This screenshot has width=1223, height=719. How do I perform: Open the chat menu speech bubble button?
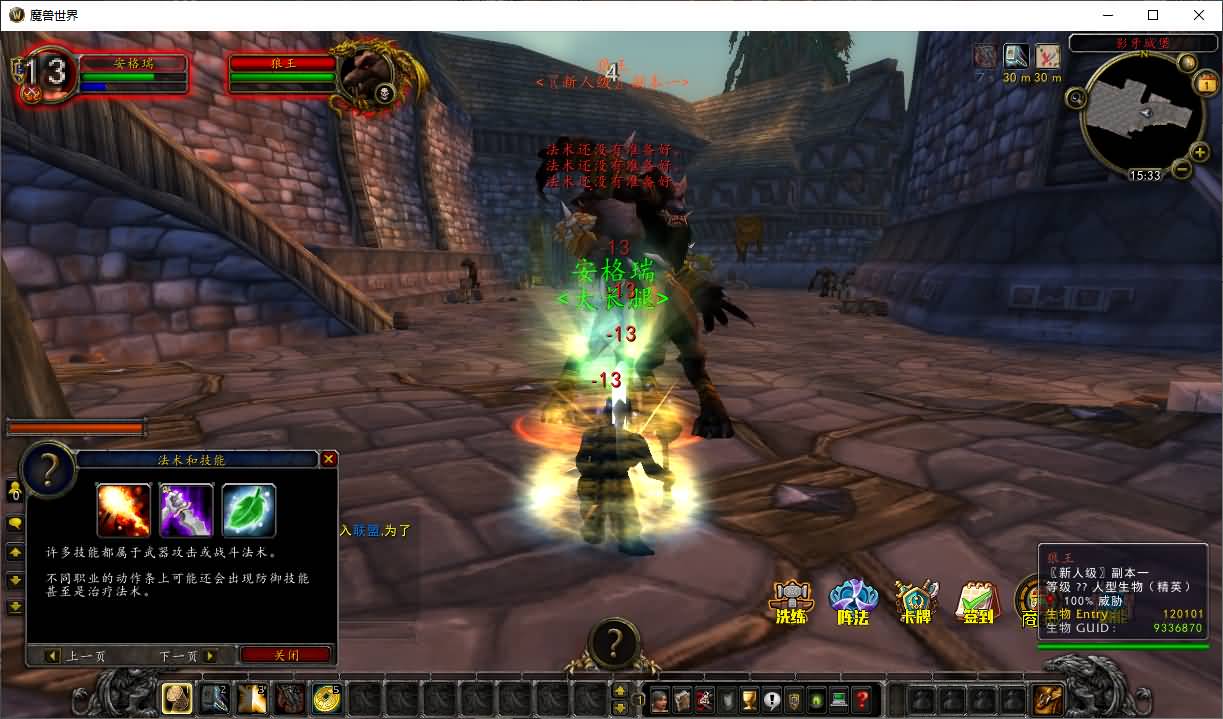click(16, 523)
